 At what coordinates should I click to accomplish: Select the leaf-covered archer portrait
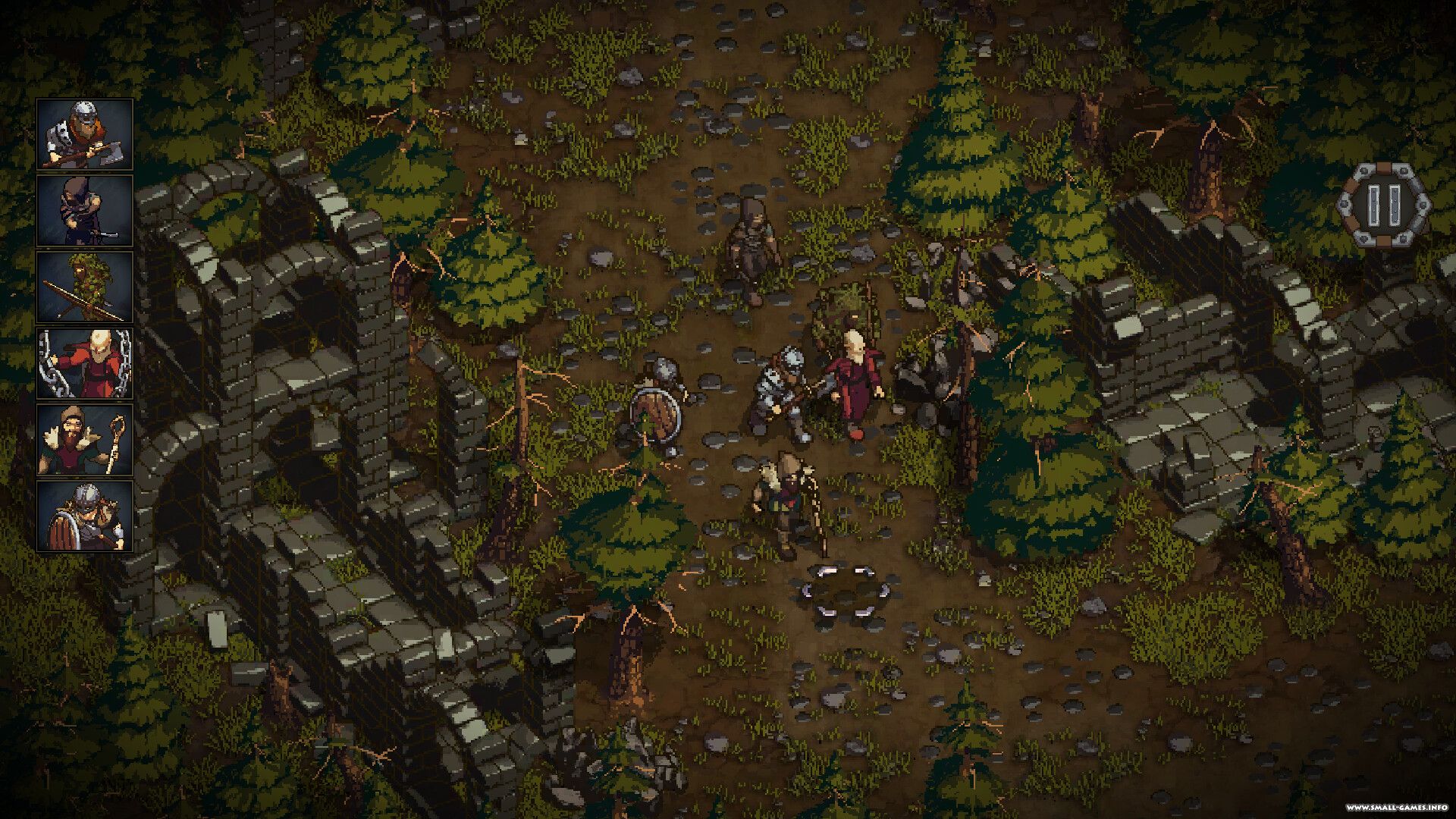click(85, 287)
